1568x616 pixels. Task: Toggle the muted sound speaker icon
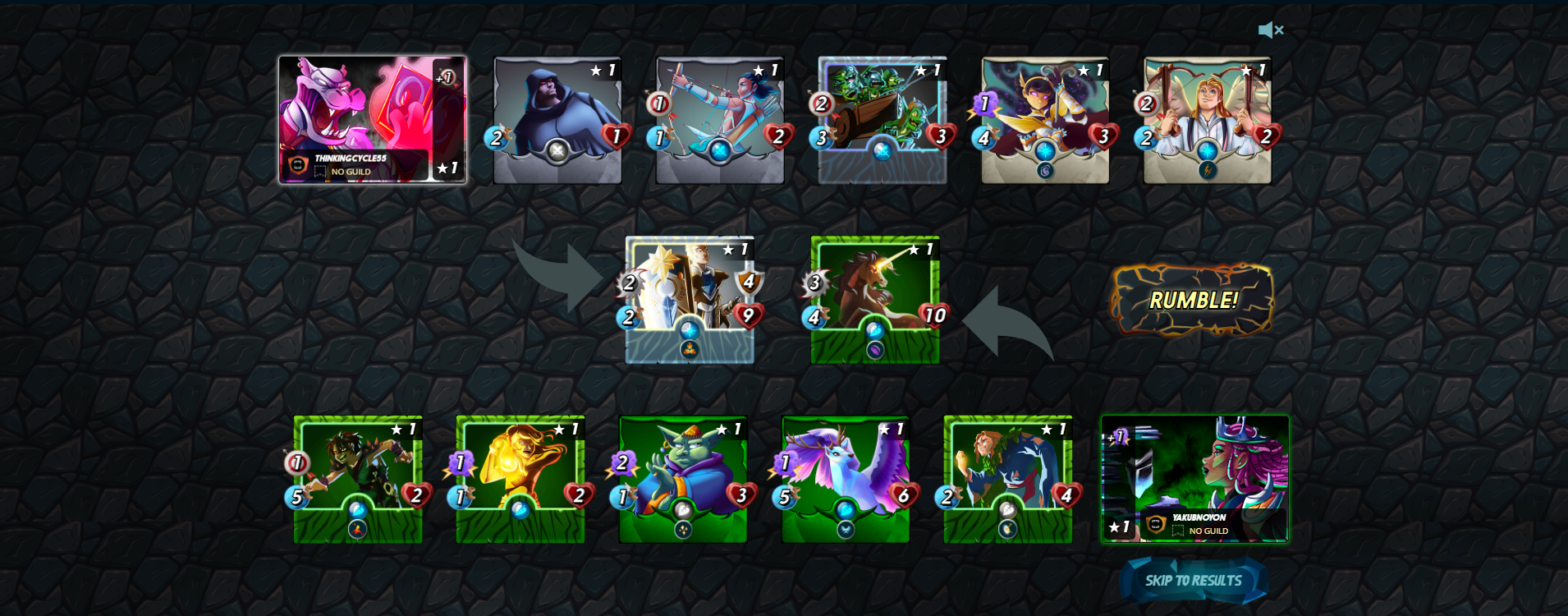point(1270,30)
